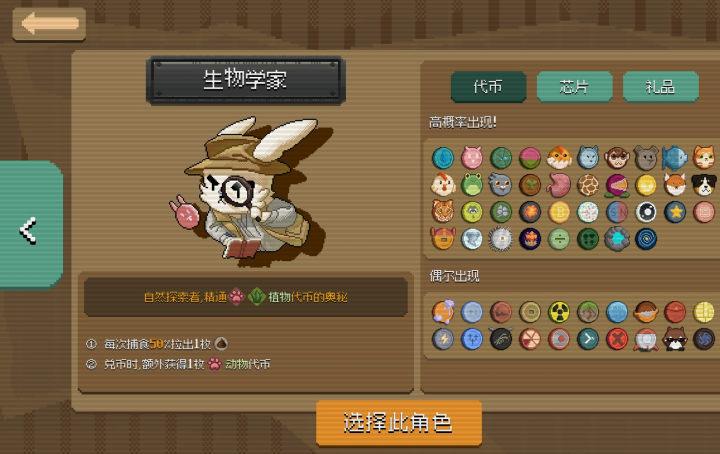Open the 芯片 tab

click(x=574, y=87)
